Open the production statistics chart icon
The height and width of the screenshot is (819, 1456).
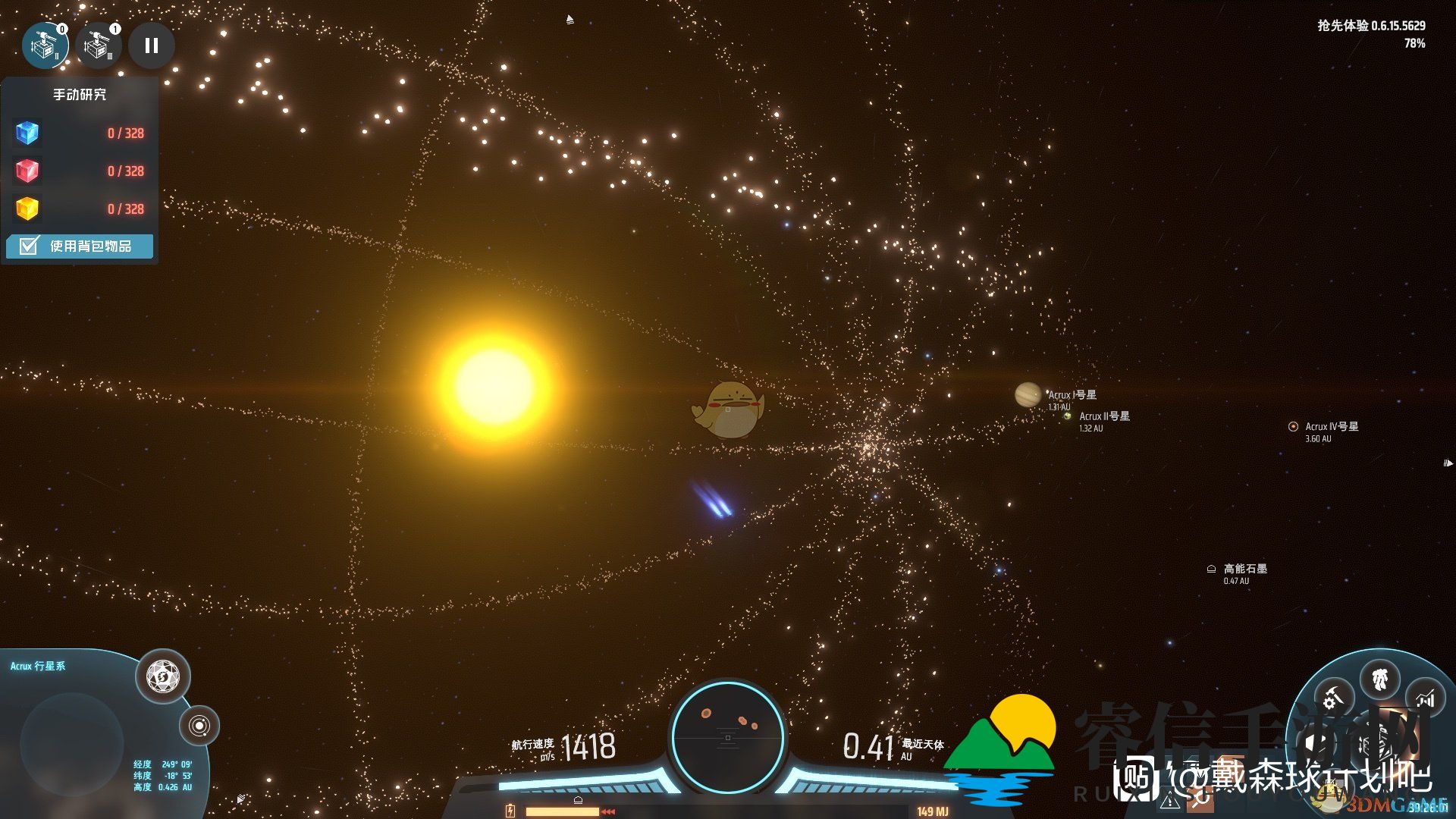coord(1426,698)
